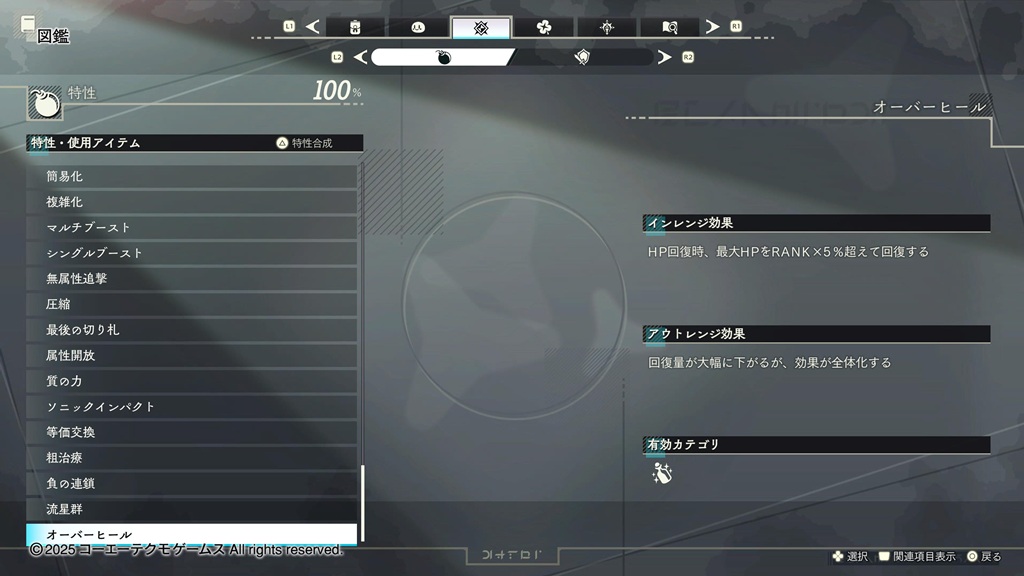Select 質の力 in the trait list

click(191, 381)
